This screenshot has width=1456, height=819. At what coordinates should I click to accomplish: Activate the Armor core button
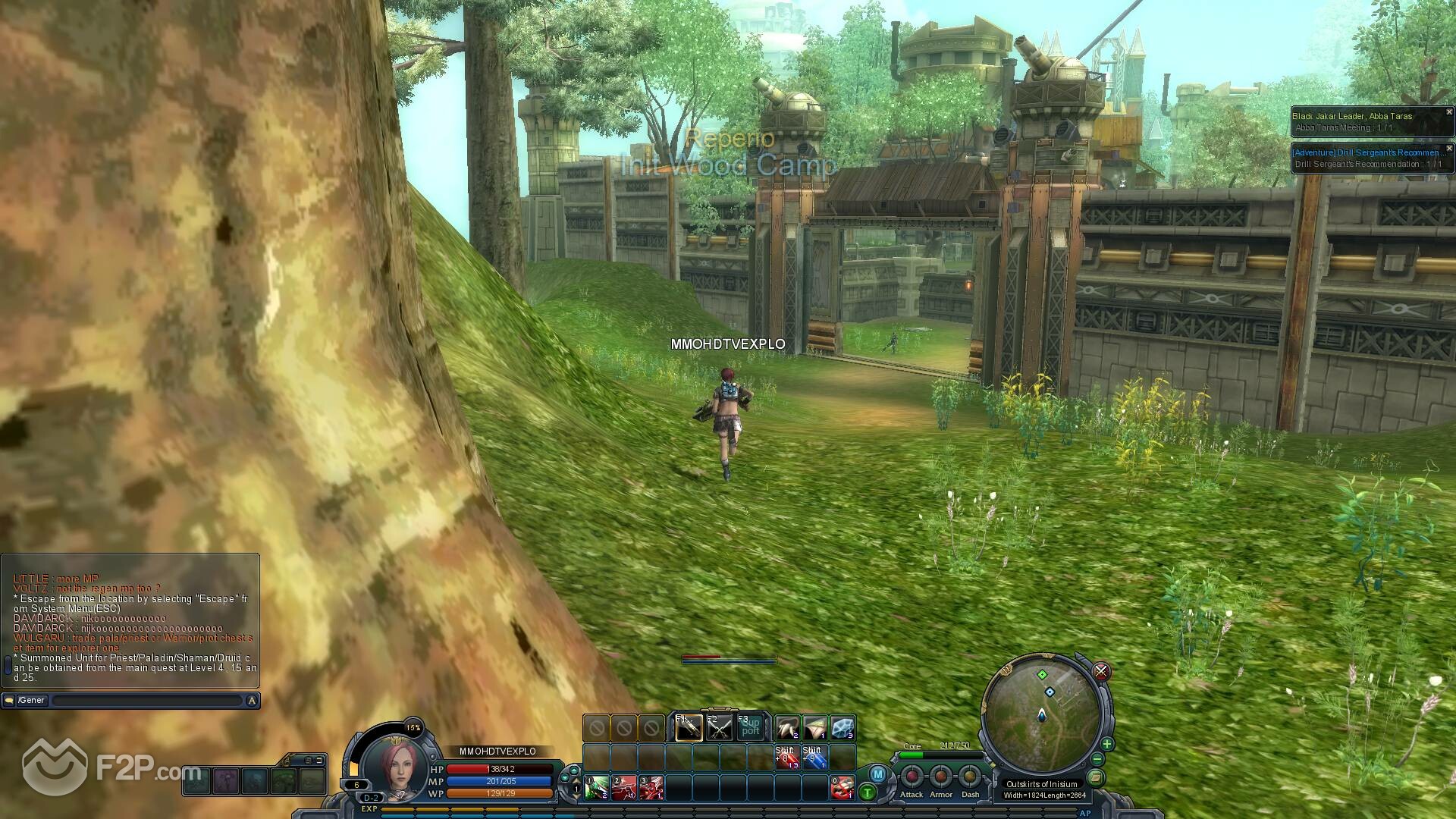click(x=941, y=777)
